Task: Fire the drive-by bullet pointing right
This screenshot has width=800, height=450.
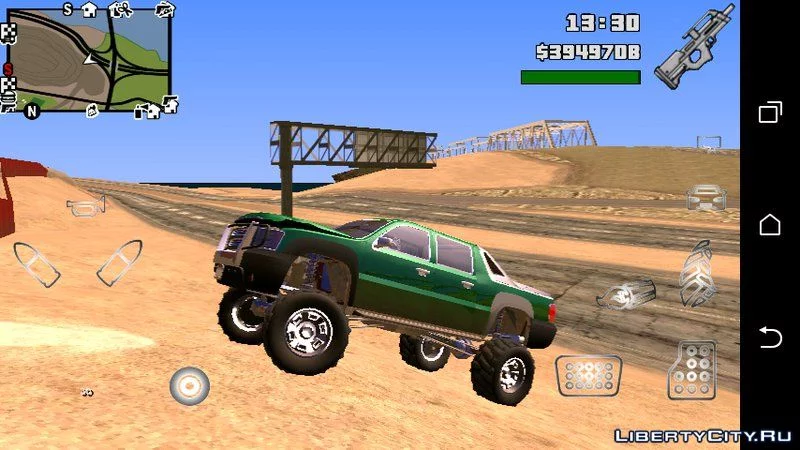Action: pos(119,262)
